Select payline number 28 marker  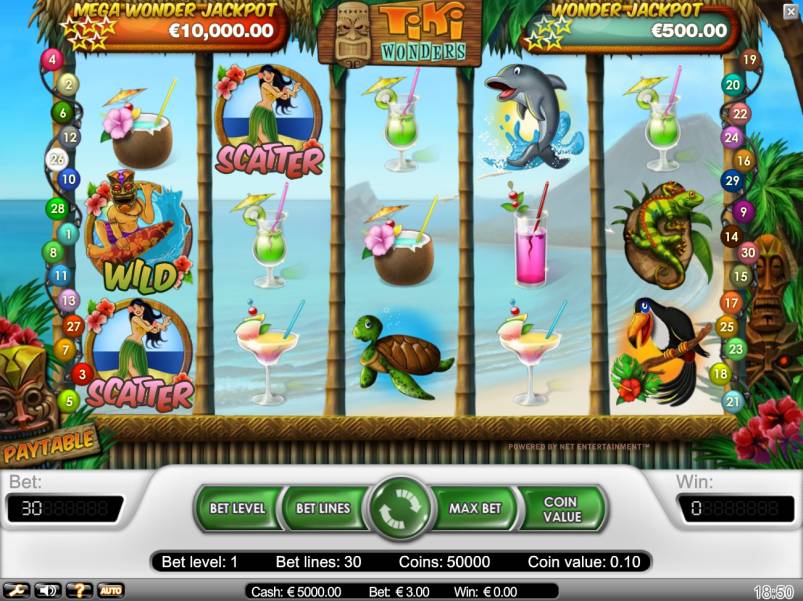point(56,208)
